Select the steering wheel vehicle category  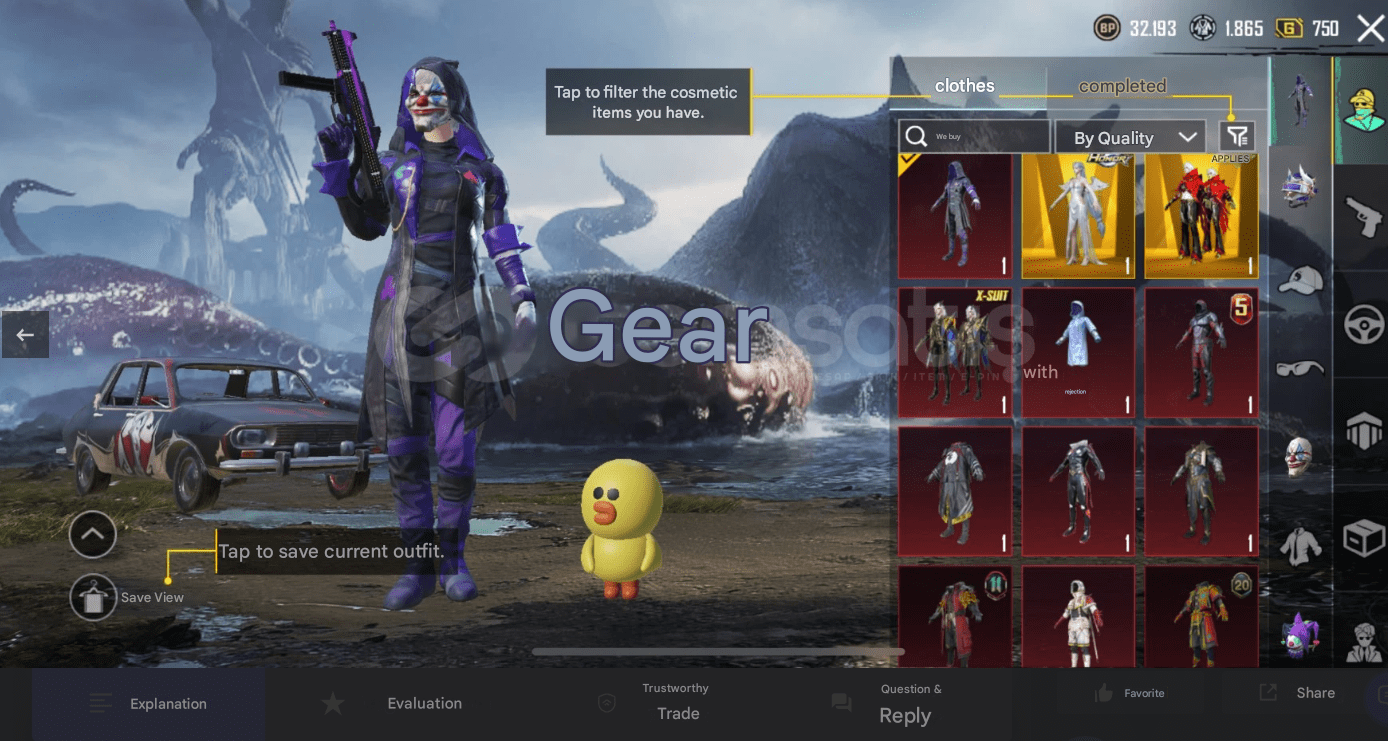pos(1360,303)
